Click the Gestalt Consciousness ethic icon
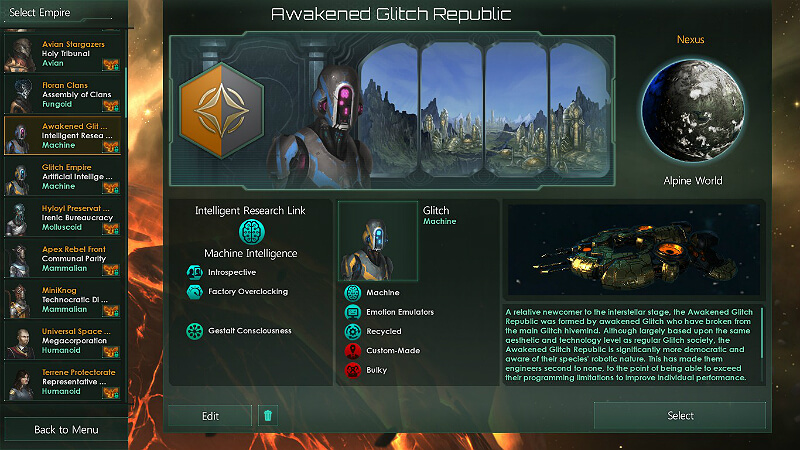The image size is (800, 450). (195, 331)
